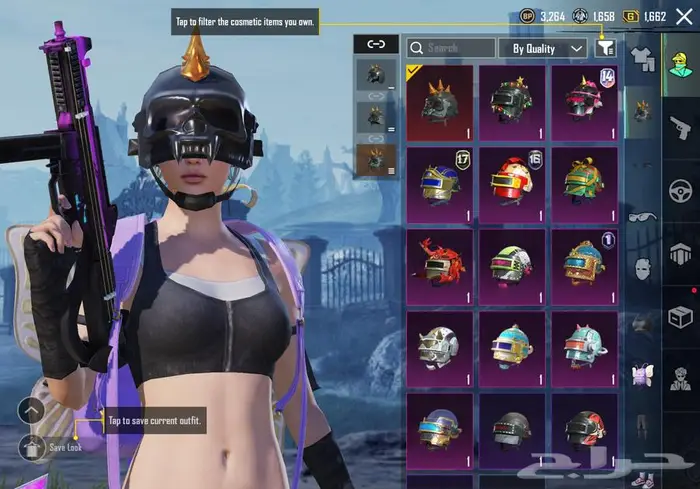Switch to the steering wheel vehicle category
This screenshot has width=700, height=489.
click(x=680, y=190)
